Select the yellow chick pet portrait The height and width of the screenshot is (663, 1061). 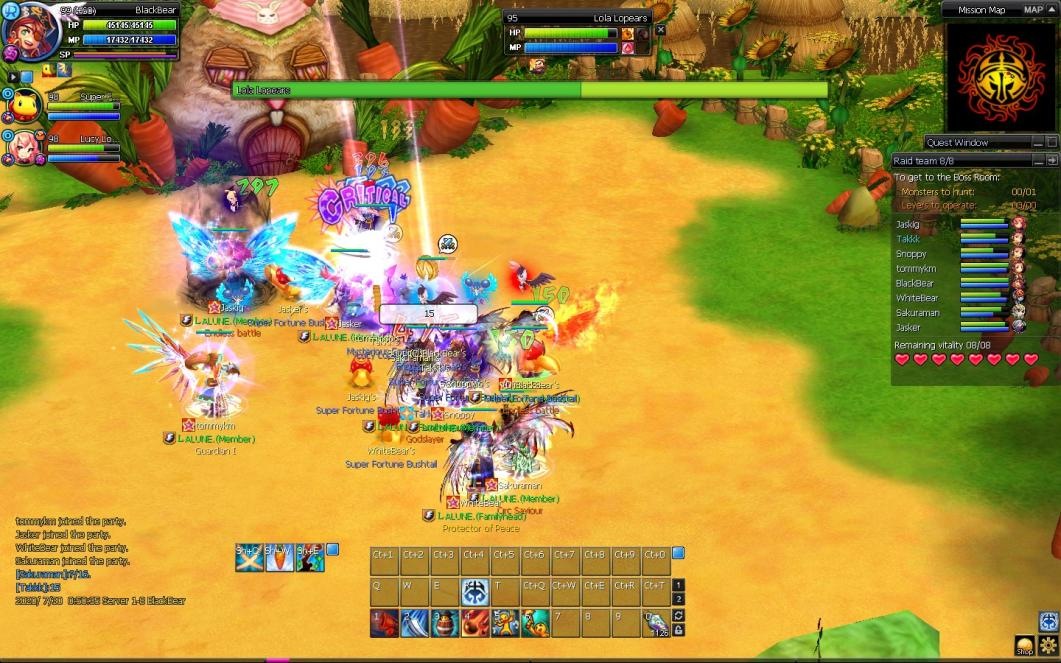tap(22, 105)
